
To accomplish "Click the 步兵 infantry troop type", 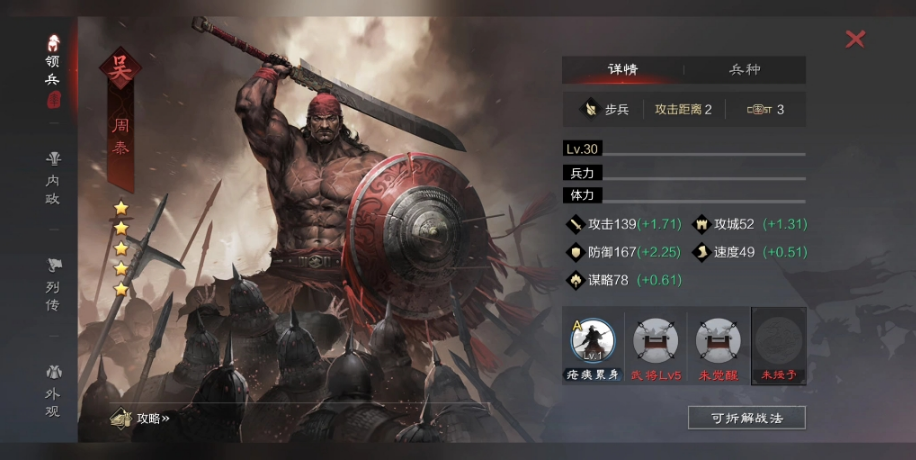I will tap(607, 109).
